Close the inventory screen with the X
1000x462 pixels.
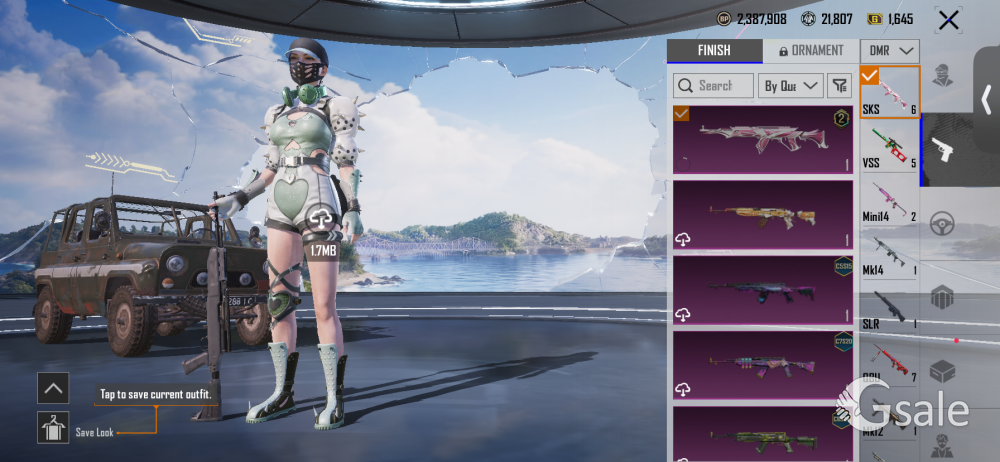(948, 19)
